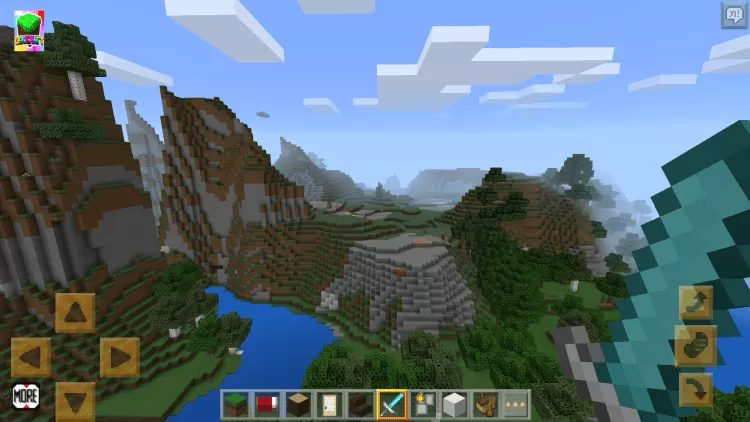Open the MORE button
750x422 pixels.
tap(26, 395)
